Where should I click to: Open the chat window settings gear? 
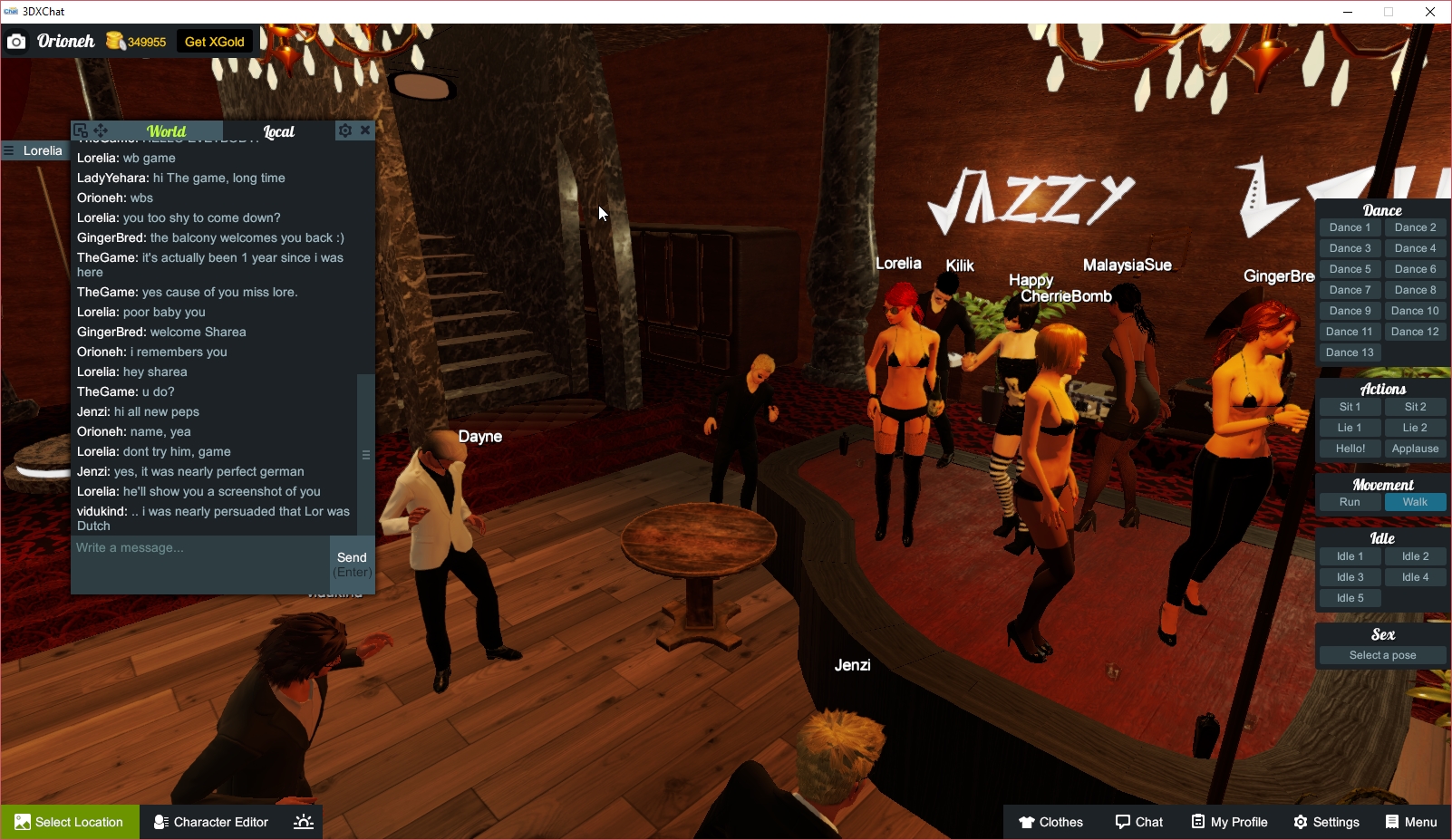pos(344,130)
